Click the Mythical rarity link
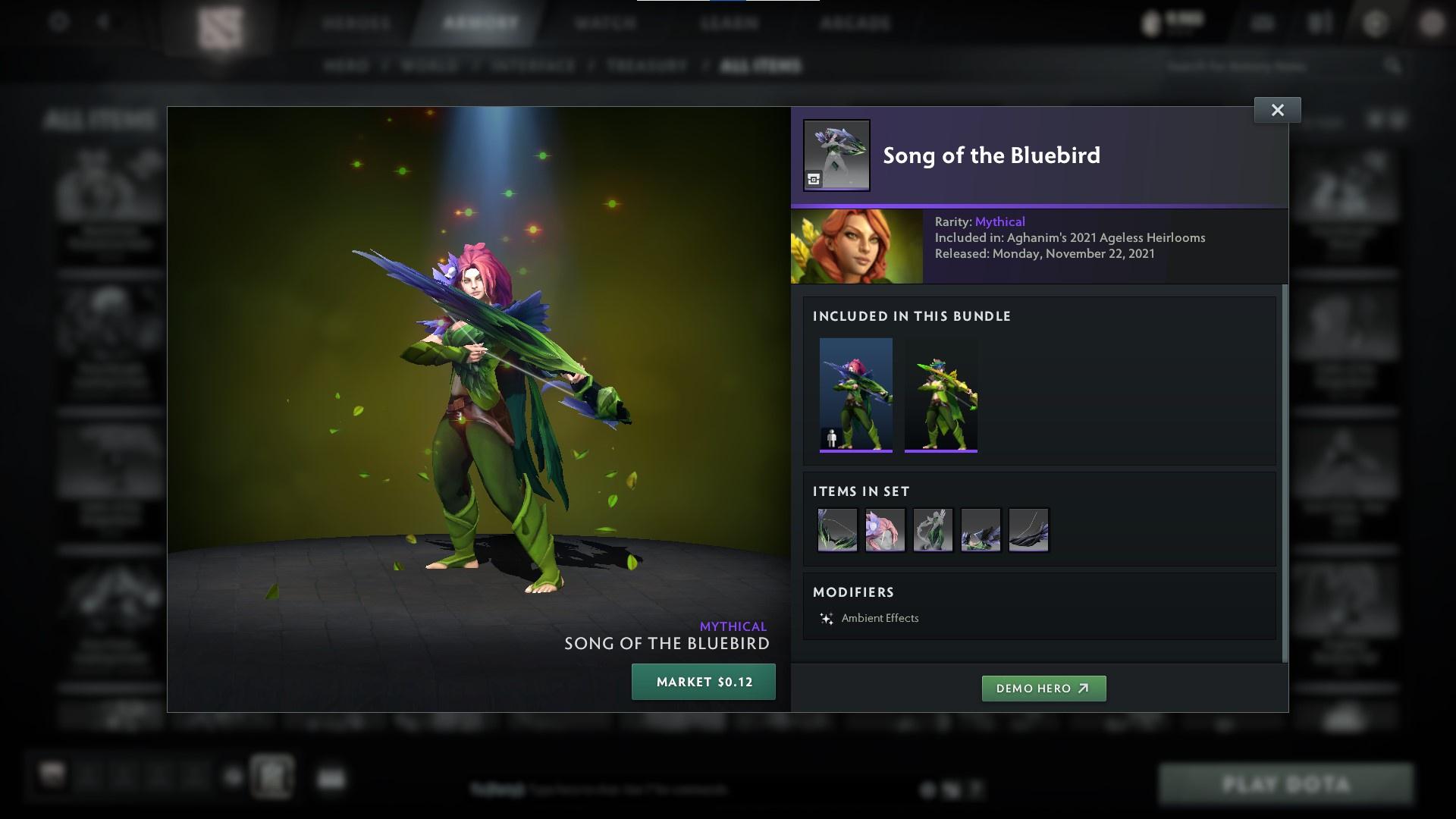Image resolution: width=1456 pixels, height=819 pixels. (x=1000, y=221)
